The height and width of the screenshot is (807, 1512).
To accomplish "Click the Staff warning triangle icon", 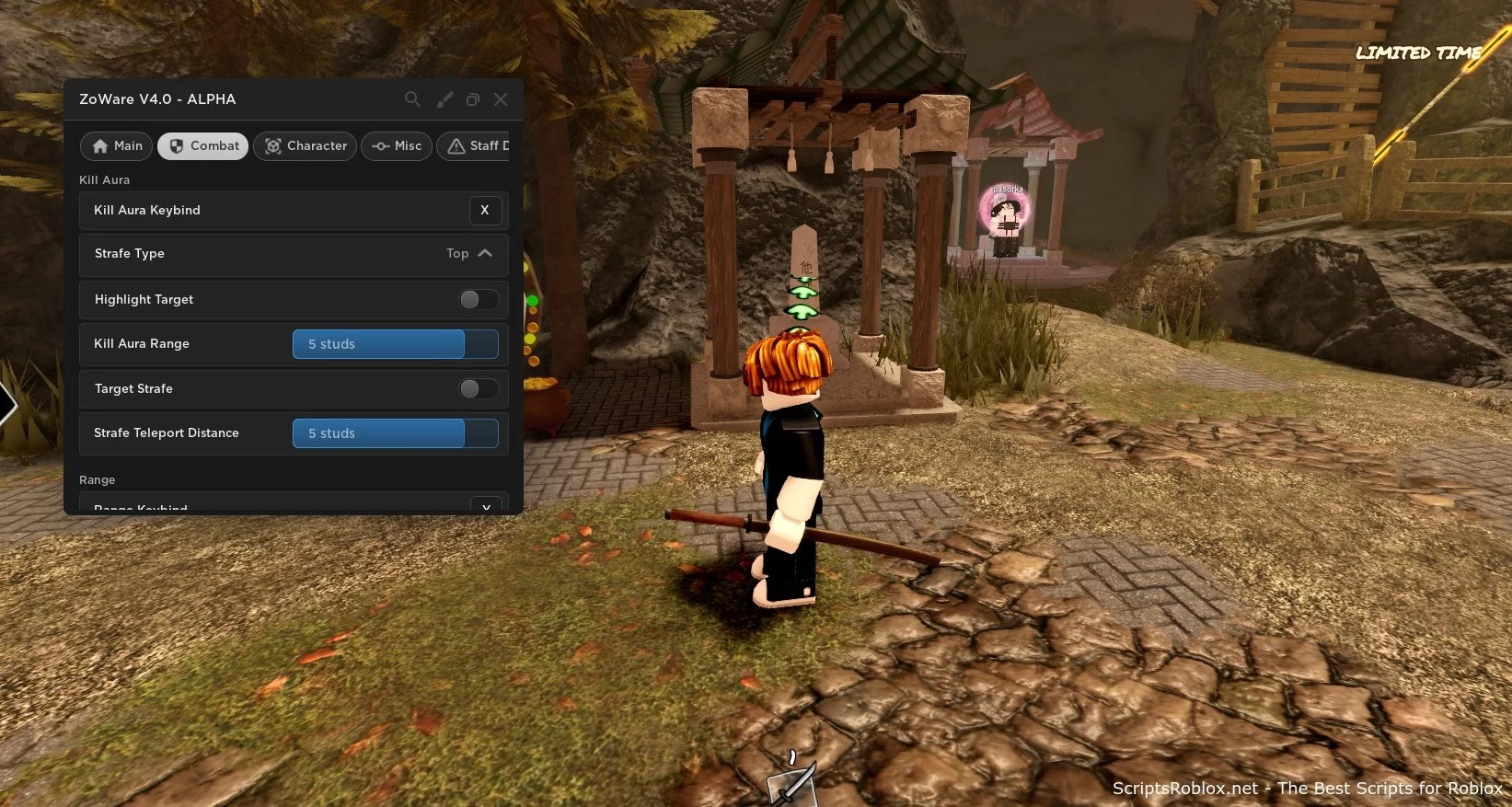I will point(456,146).
